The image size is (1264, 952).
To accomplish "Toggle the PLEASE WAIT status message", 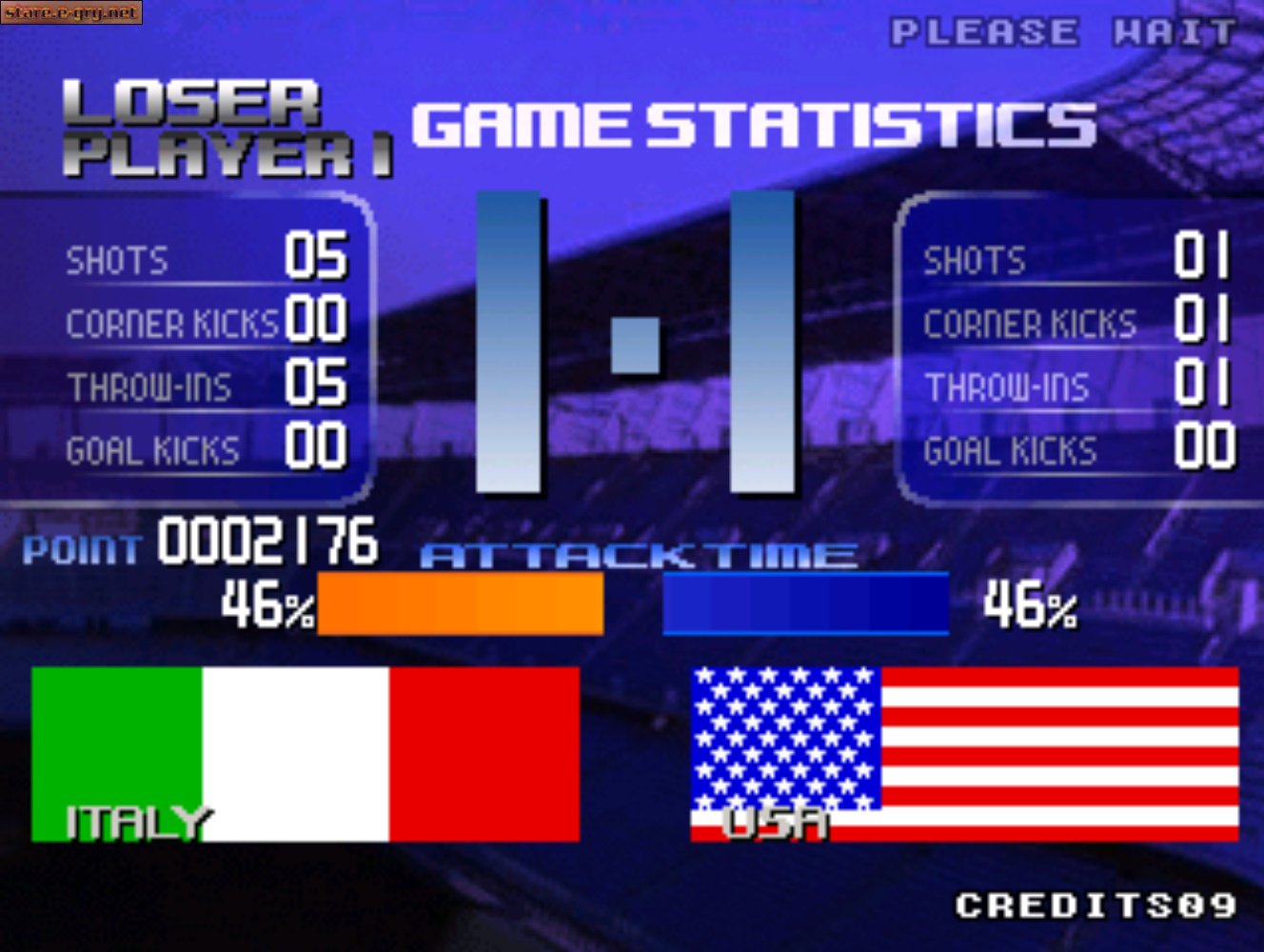I will tap(1059, 31).
